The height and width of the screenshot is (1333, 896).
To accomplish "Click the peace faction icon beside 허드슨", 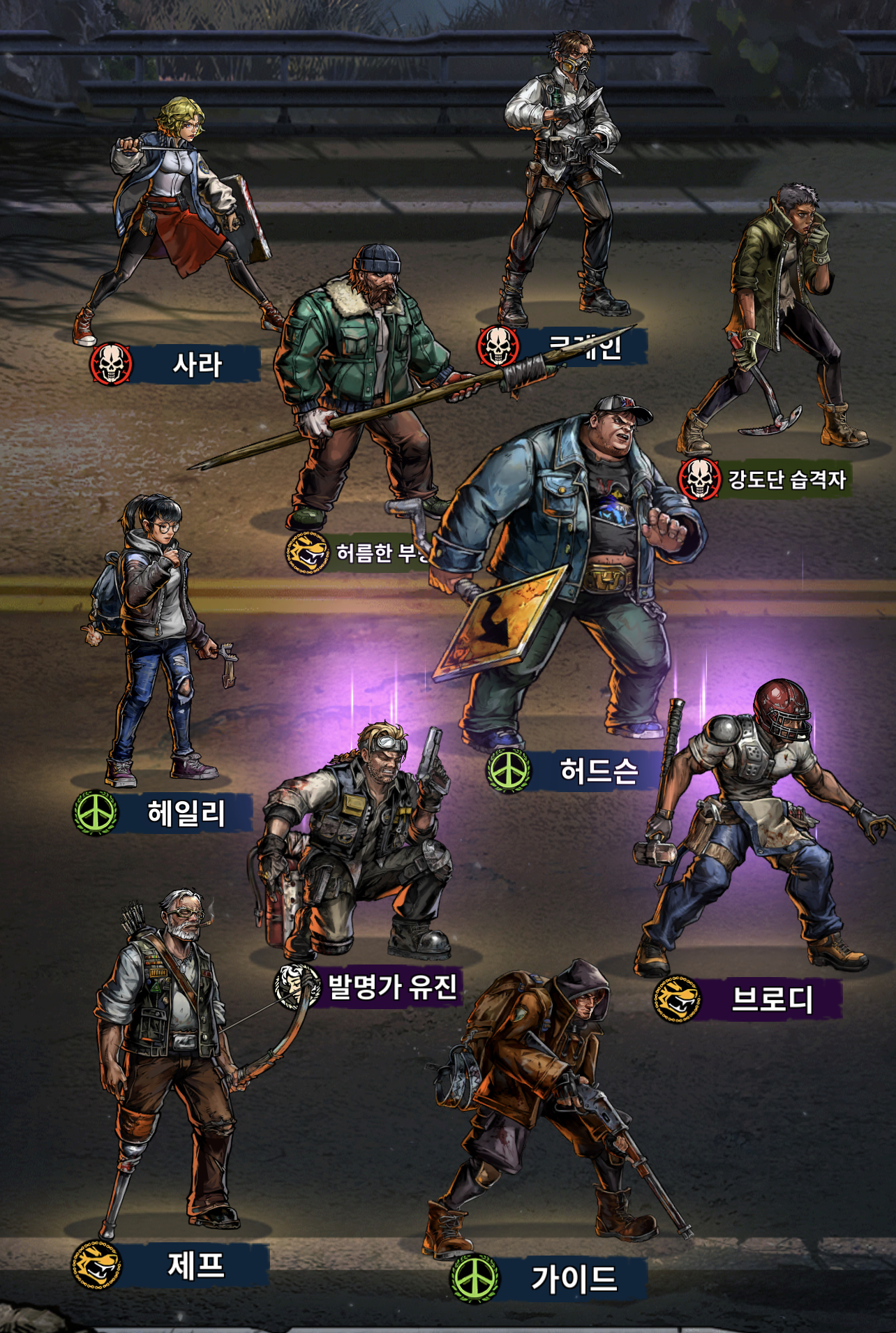I will pos(509,770).
